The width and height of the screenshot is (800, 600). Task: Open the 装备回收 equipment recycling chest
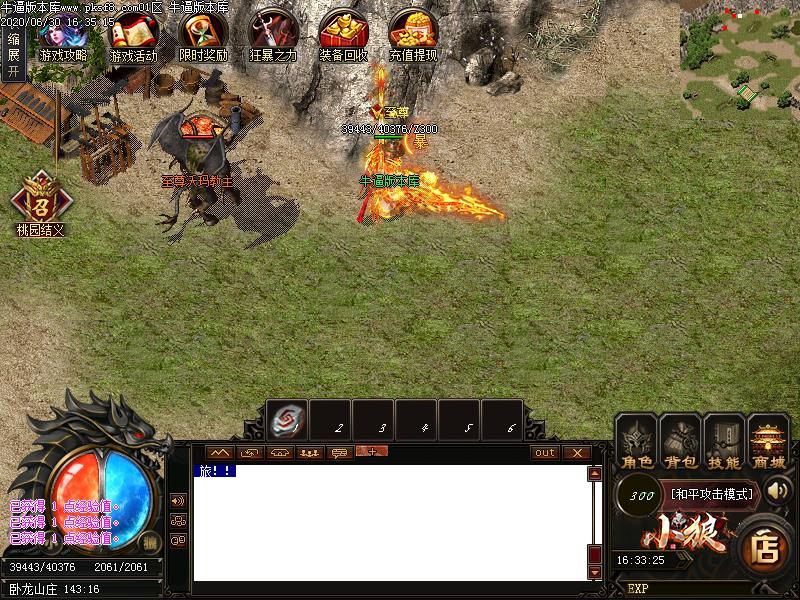click(x=343, y=38)
